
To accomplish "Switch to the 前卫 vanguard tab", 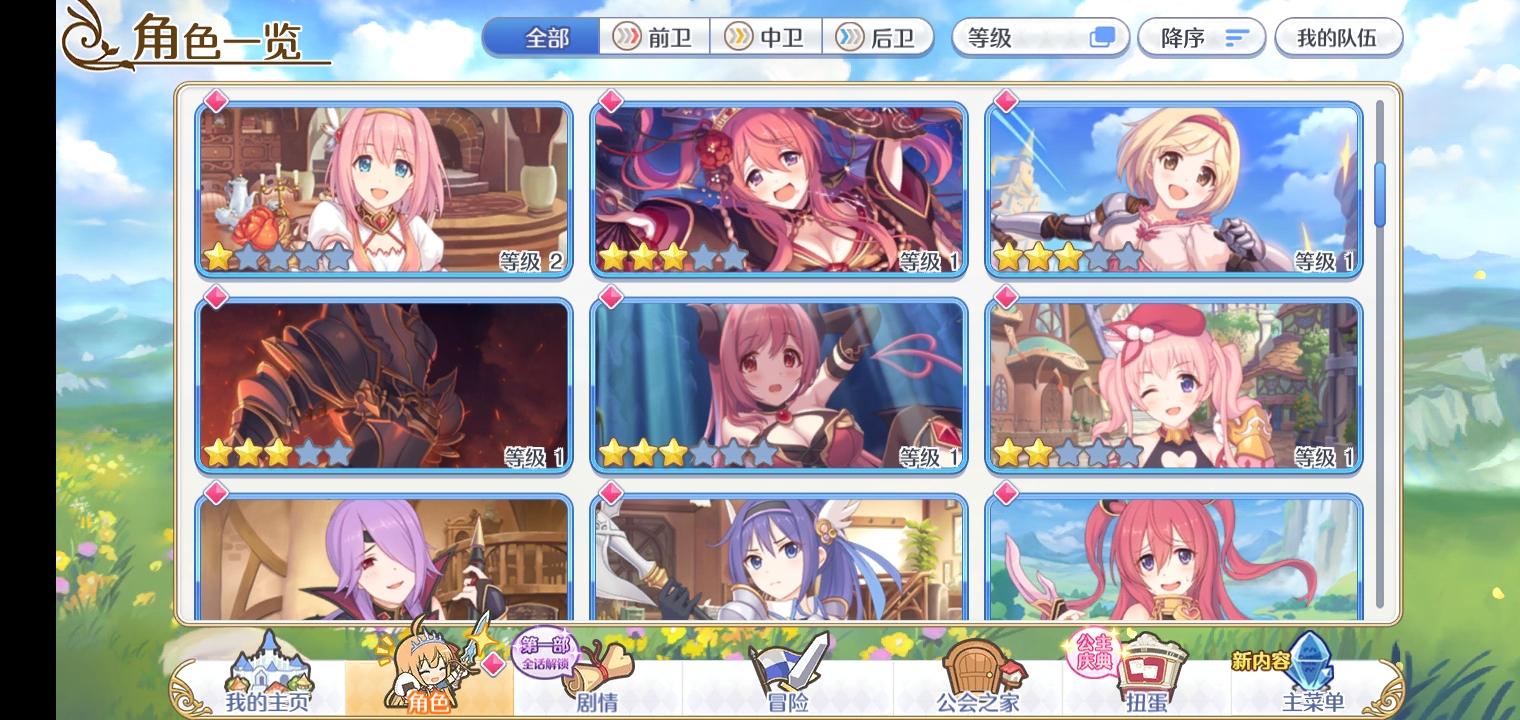I will click(651, 38).
